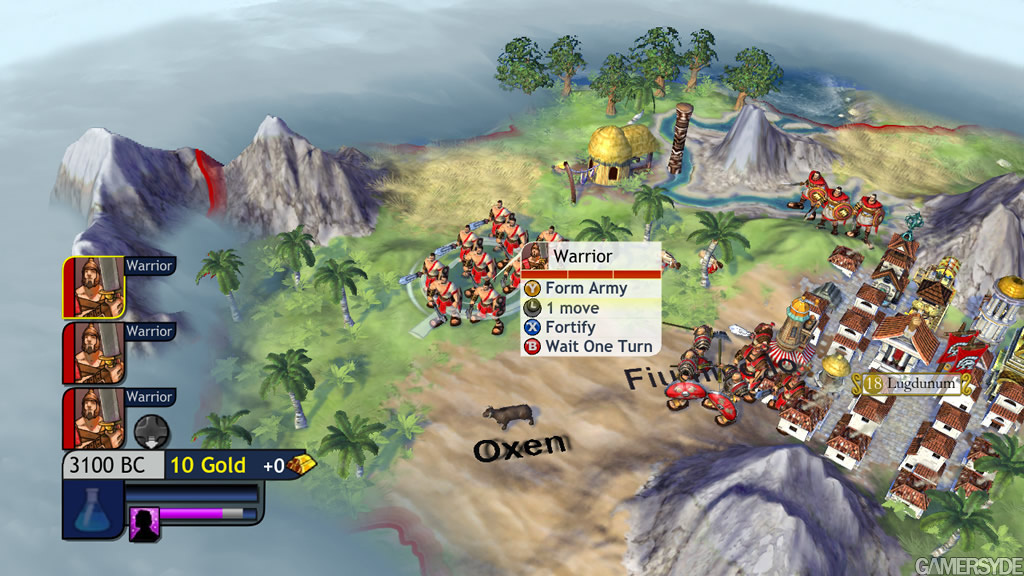Select the Fortify command
Viewport: 1024px width, 576px height.
[570, 327]
